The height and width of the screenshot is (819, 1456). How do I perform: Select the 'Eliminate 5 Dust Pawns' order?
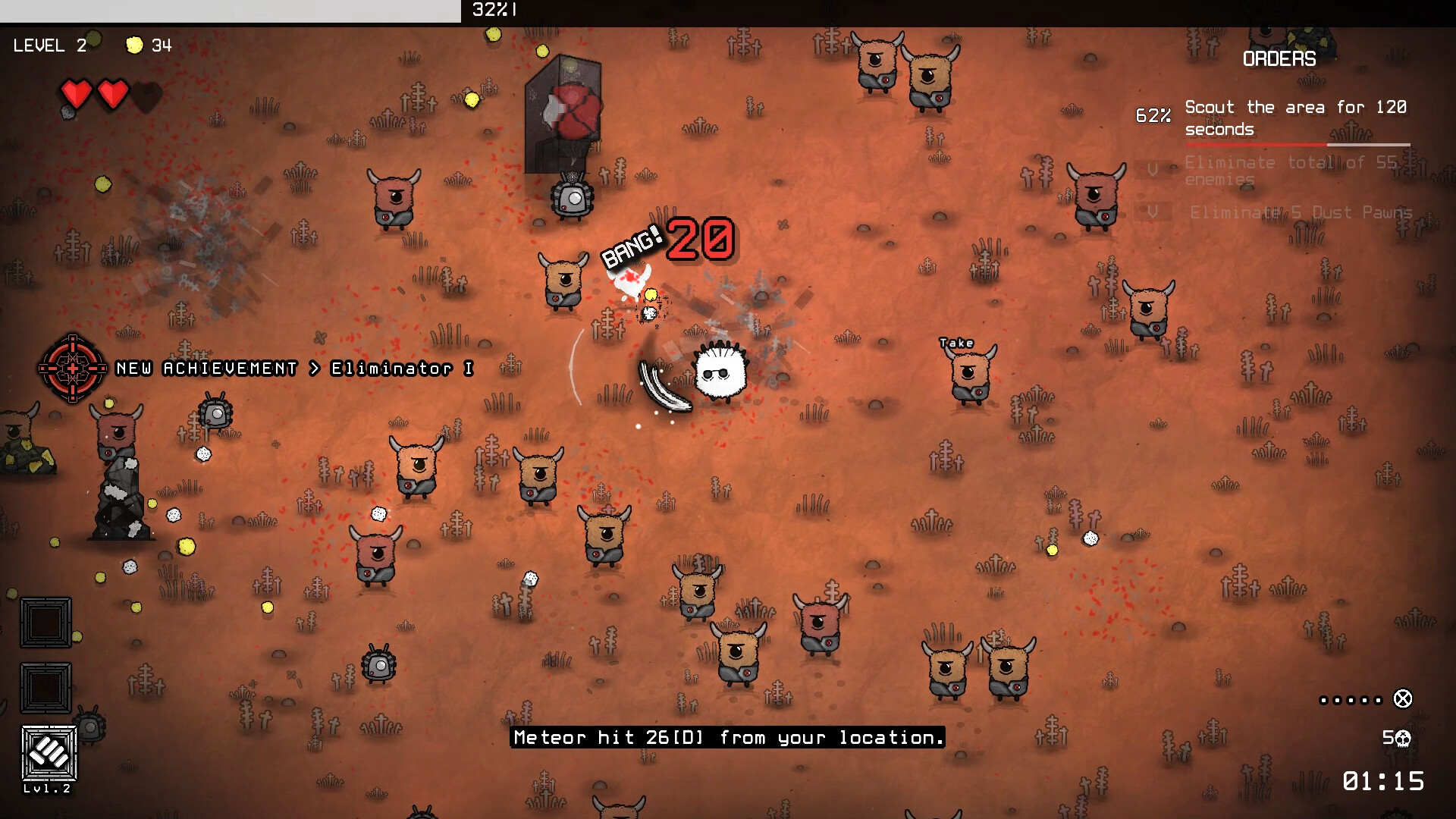(1300, 213)
